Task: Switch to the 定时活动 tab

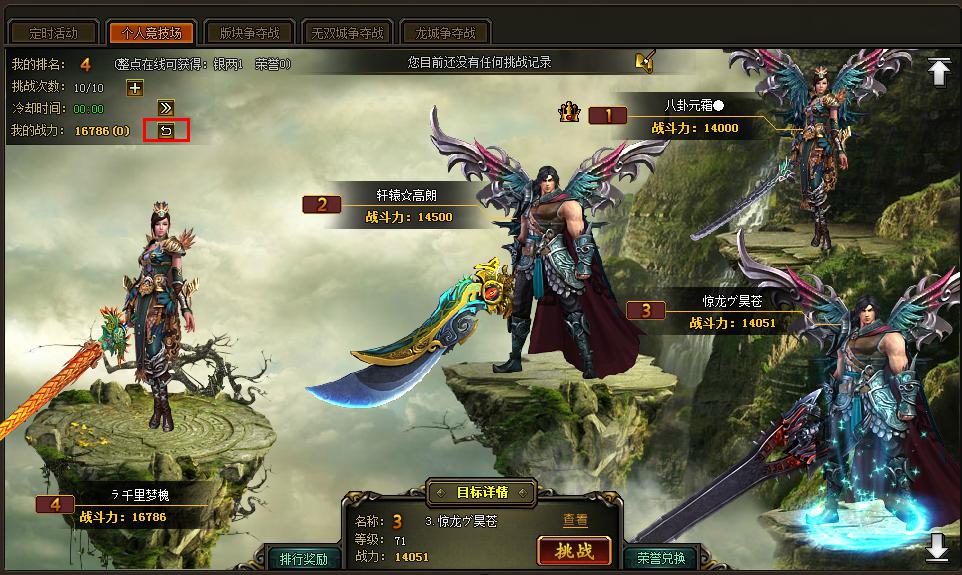Action: click(x=53, y=33)
